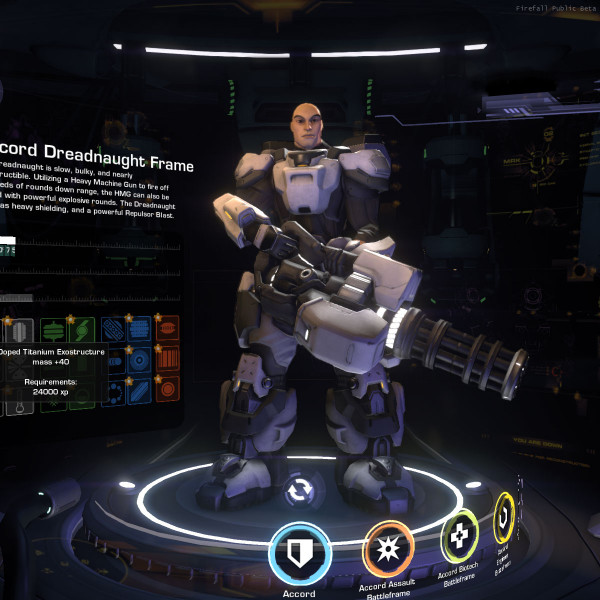This screenshot has height=600, width=600.
Task: Select the orange oval upgrade node
Action: (x=167, y=328)
